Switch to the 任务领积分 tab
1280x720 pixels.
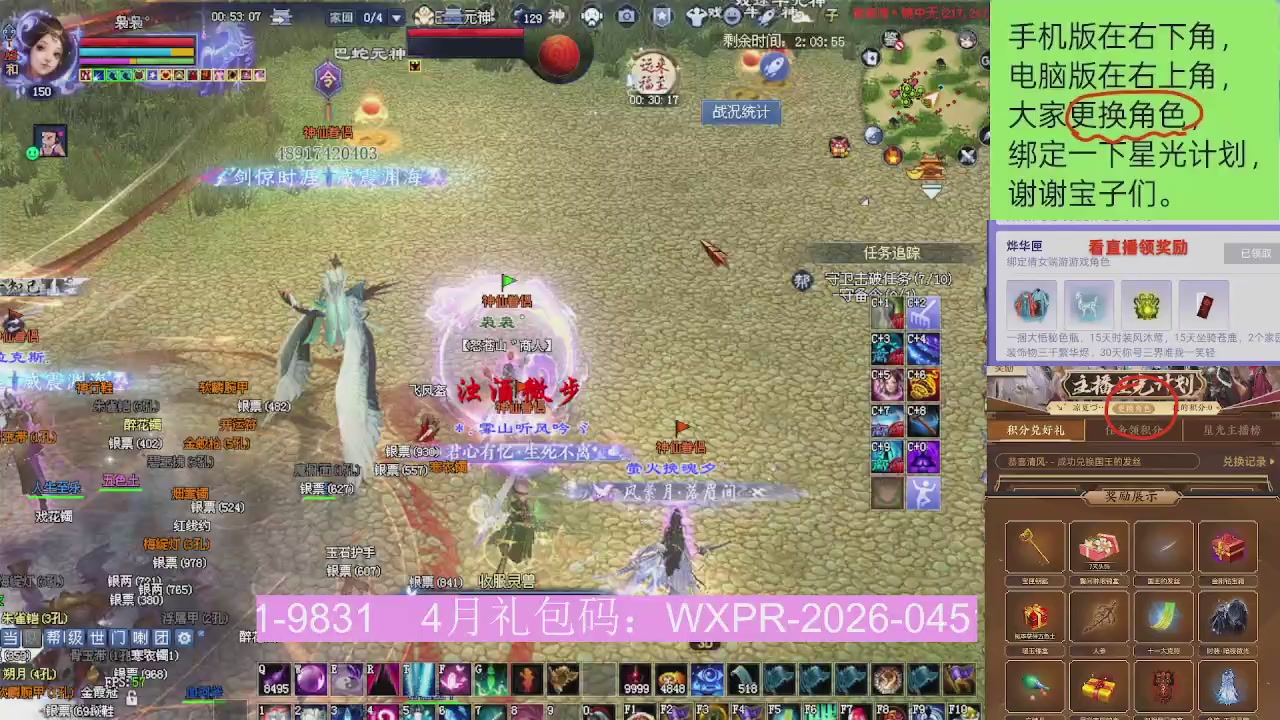click(1135, 428)
